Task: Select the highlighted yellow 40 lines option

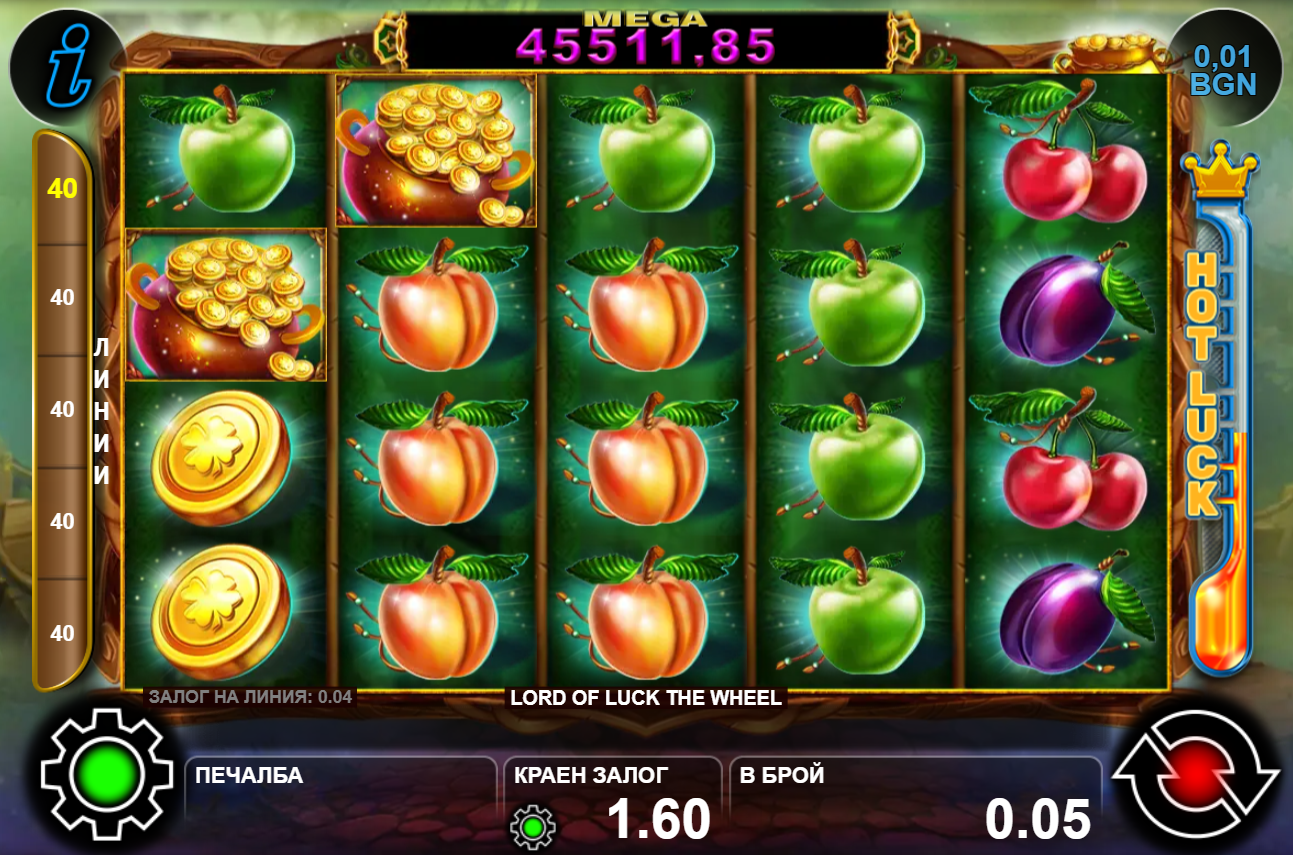Action: coord(63,188)
